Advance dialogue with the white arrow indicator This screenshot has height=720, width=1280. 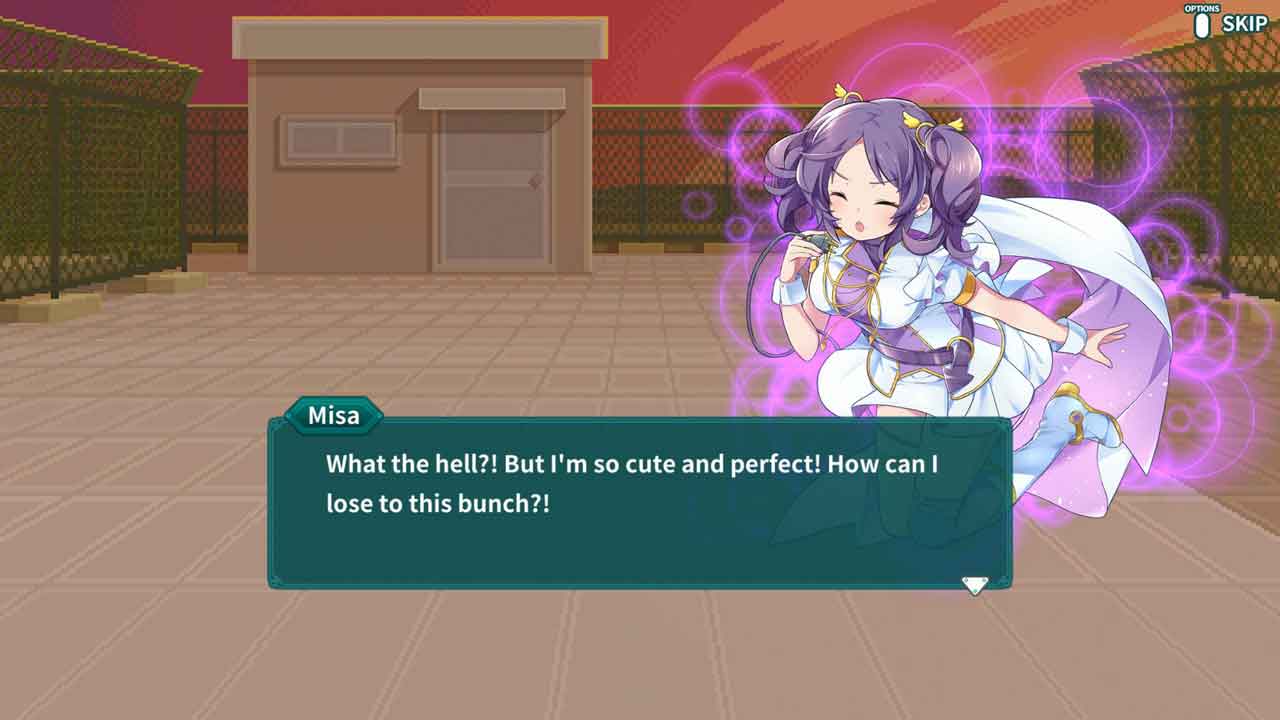tap(974, 584)
